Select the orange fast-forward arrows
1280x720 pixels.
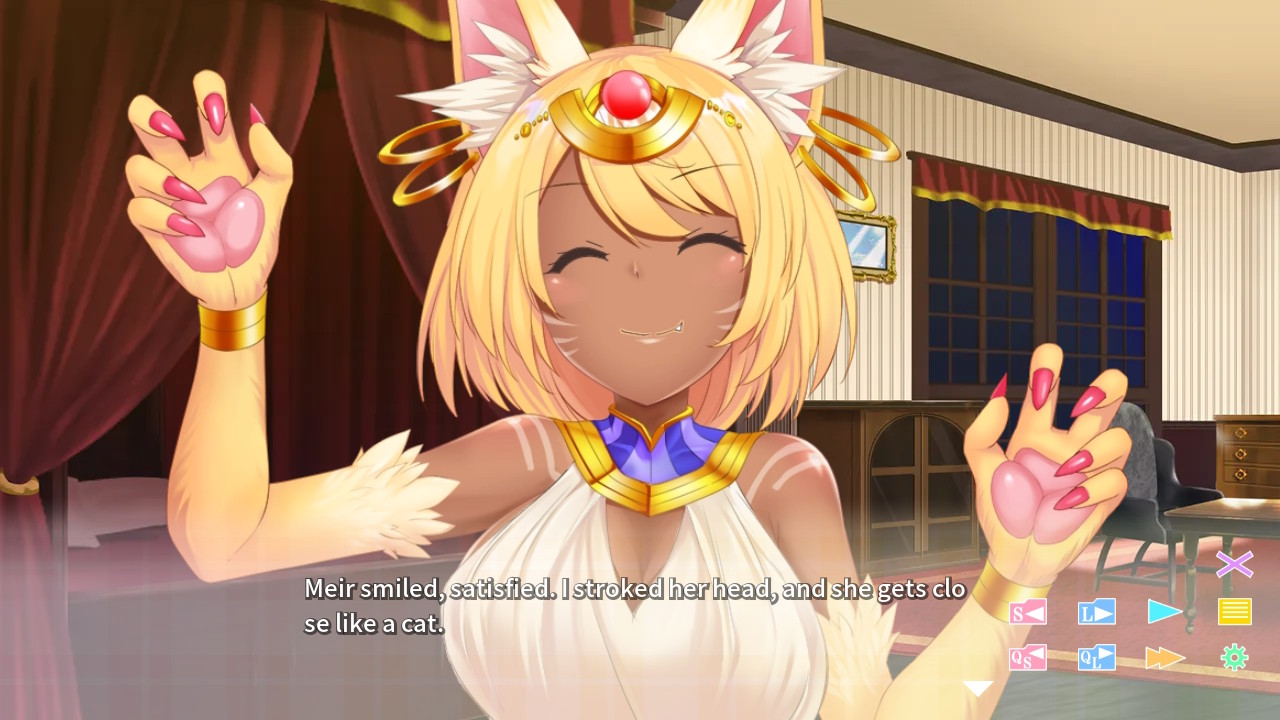tap(1164, 657)
